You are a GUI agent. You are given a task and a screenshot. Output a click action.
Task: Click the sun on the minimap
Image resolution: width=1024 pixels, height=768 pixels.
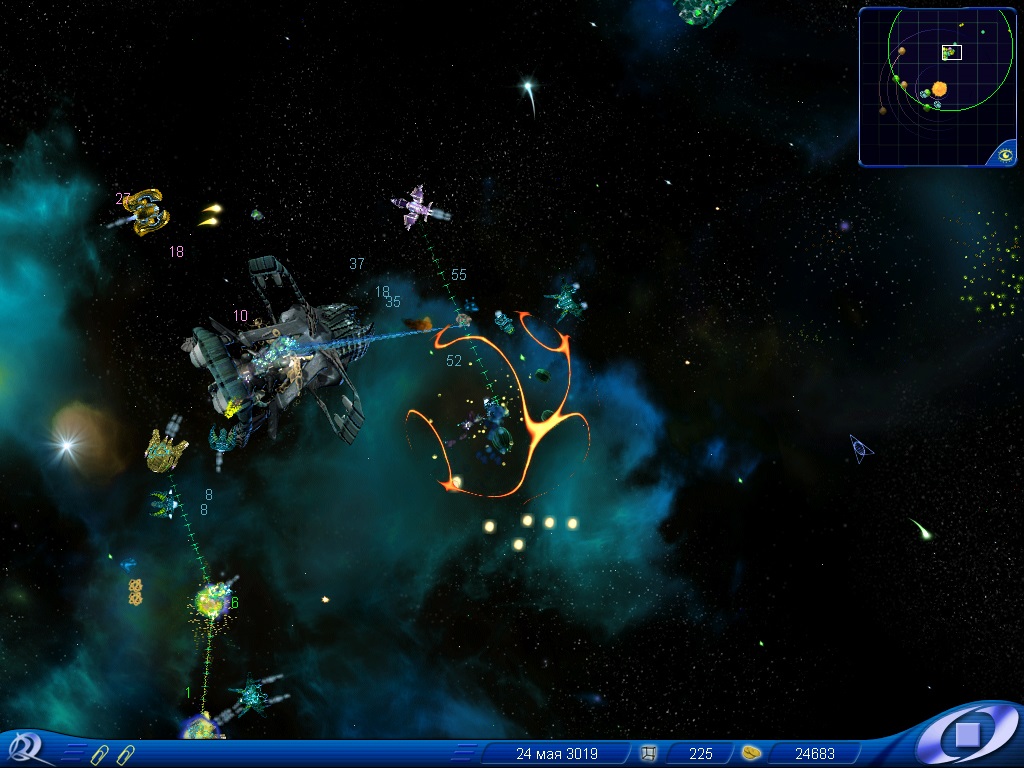click(x=940, y=89)
